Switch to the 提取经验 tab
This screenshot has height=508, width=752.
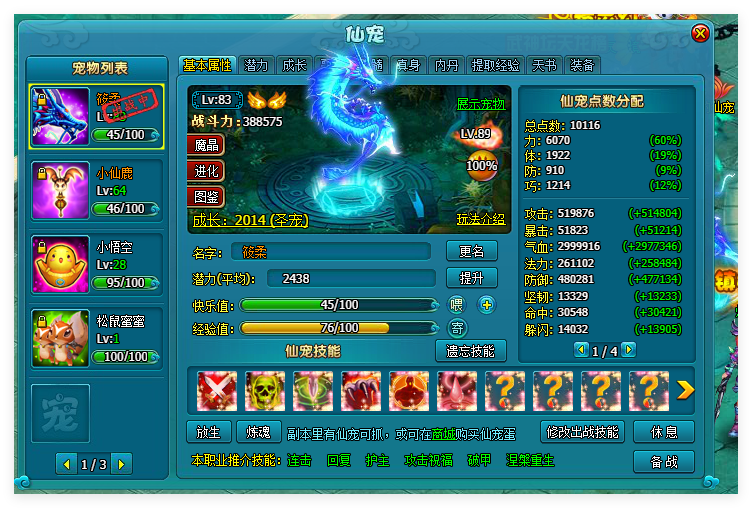tap(496, 65)
